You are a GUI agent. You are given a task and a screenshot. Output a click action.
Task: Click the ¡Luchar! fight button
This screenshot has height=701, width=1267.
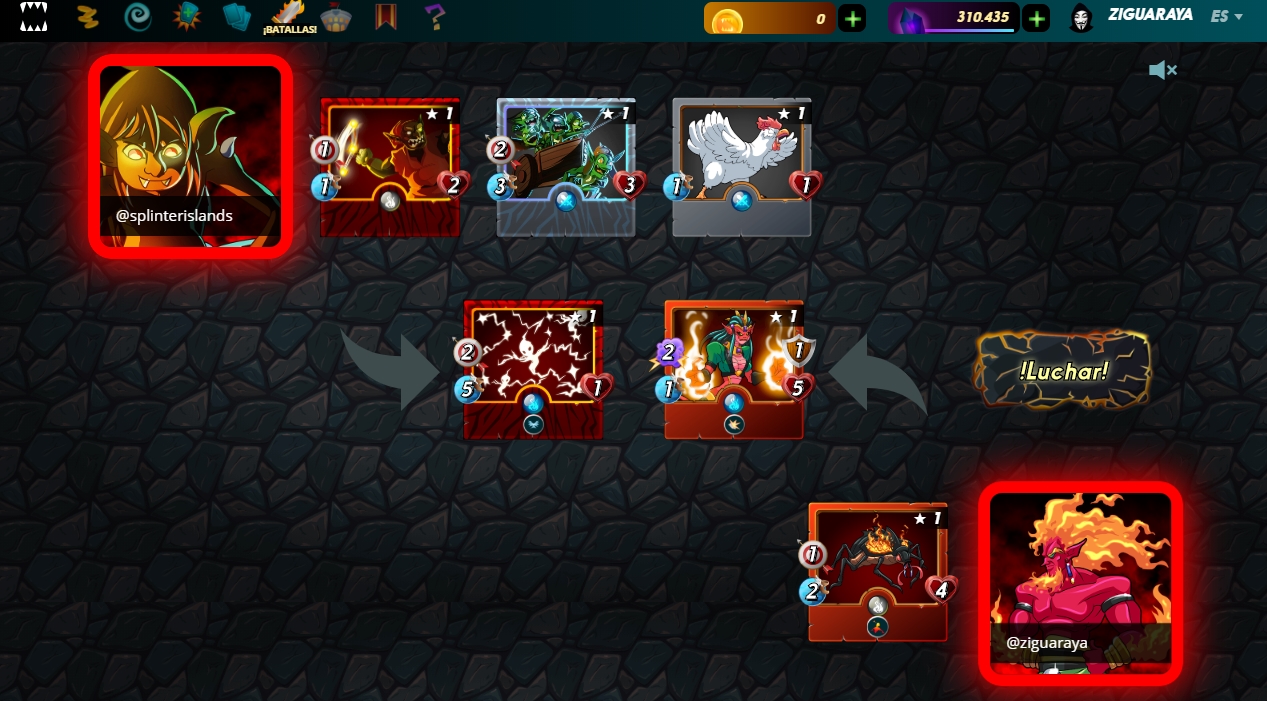[1062, 371]
